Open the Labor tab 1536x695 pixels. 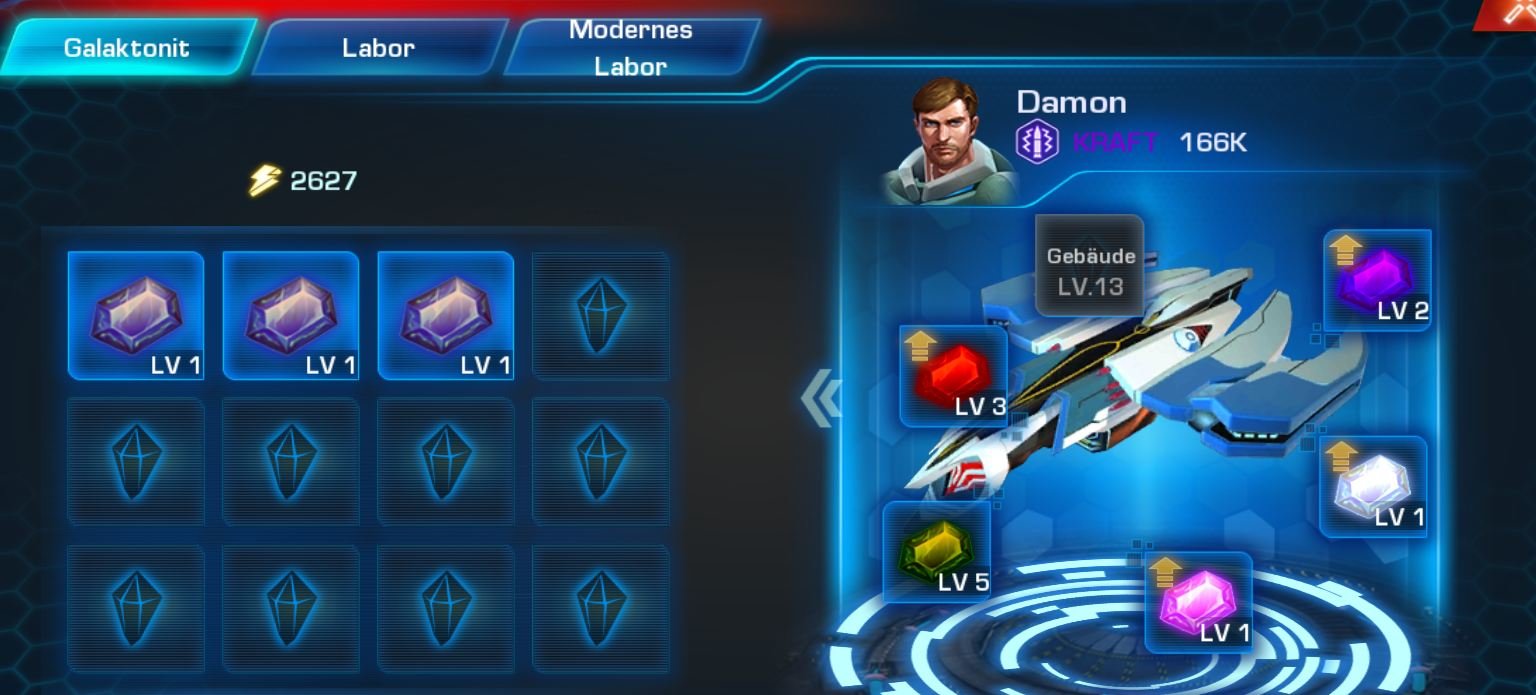(x=378, y=47)
